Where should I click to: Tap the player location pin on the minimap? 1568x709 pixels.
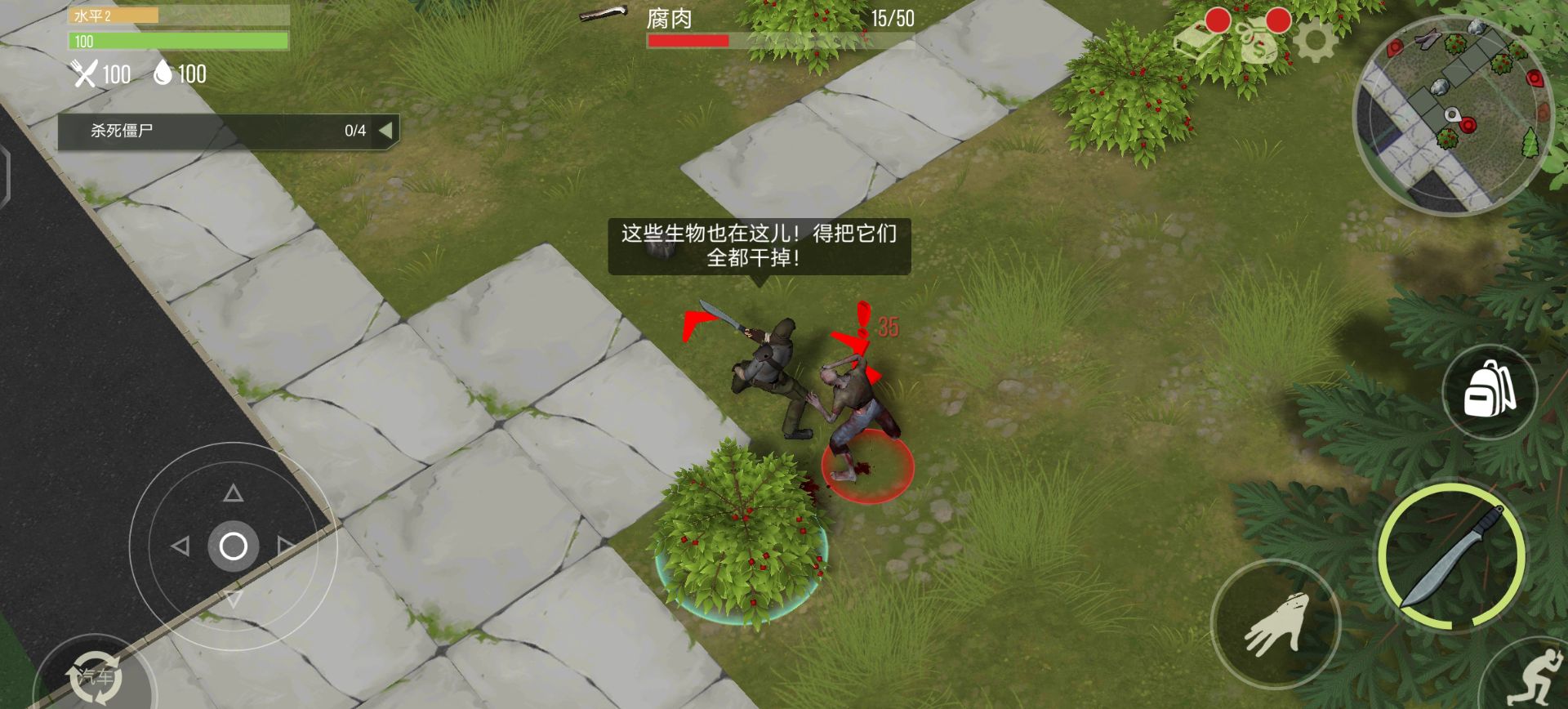click(1453, 114)
